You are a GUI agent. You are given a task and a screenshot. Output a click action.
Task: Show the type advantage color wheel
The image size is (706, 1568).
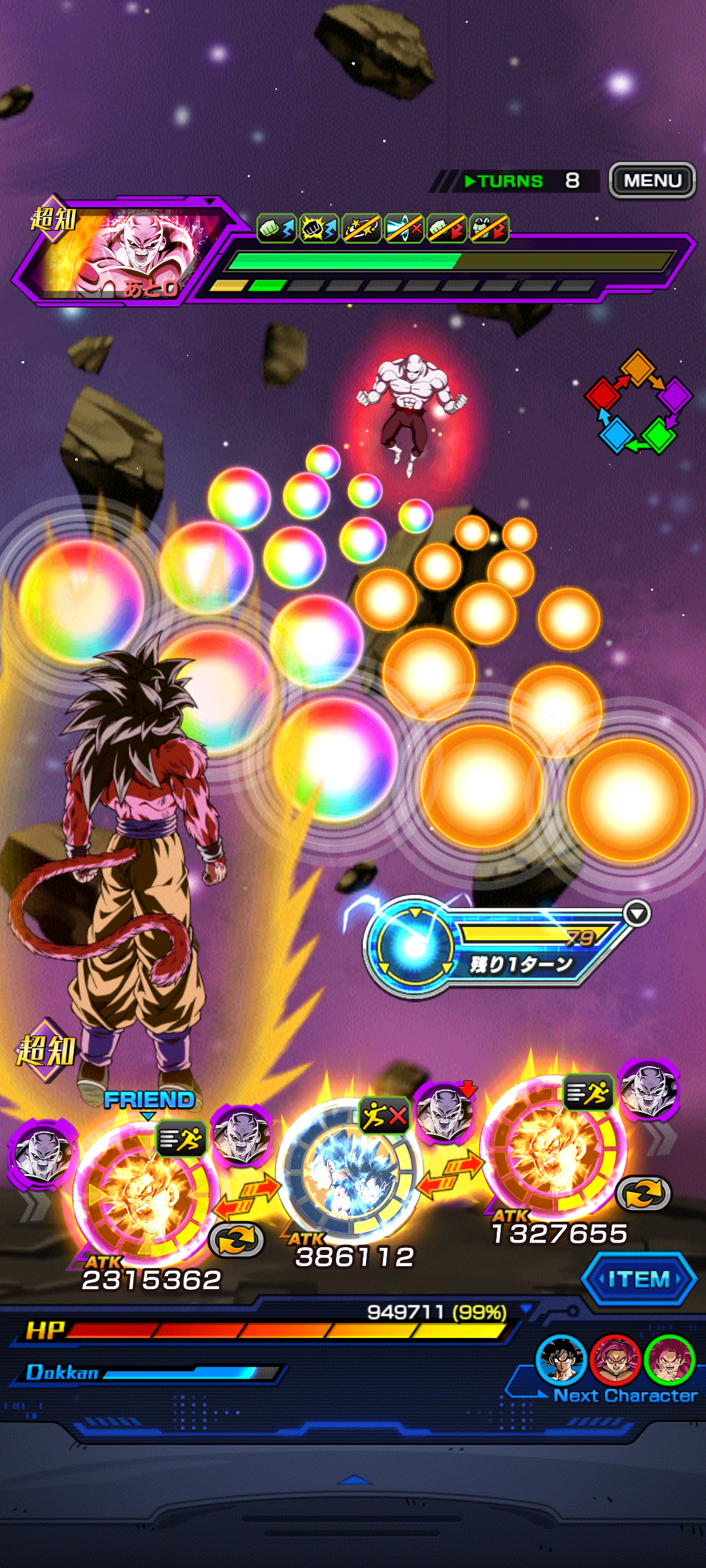tap(638, 402)
